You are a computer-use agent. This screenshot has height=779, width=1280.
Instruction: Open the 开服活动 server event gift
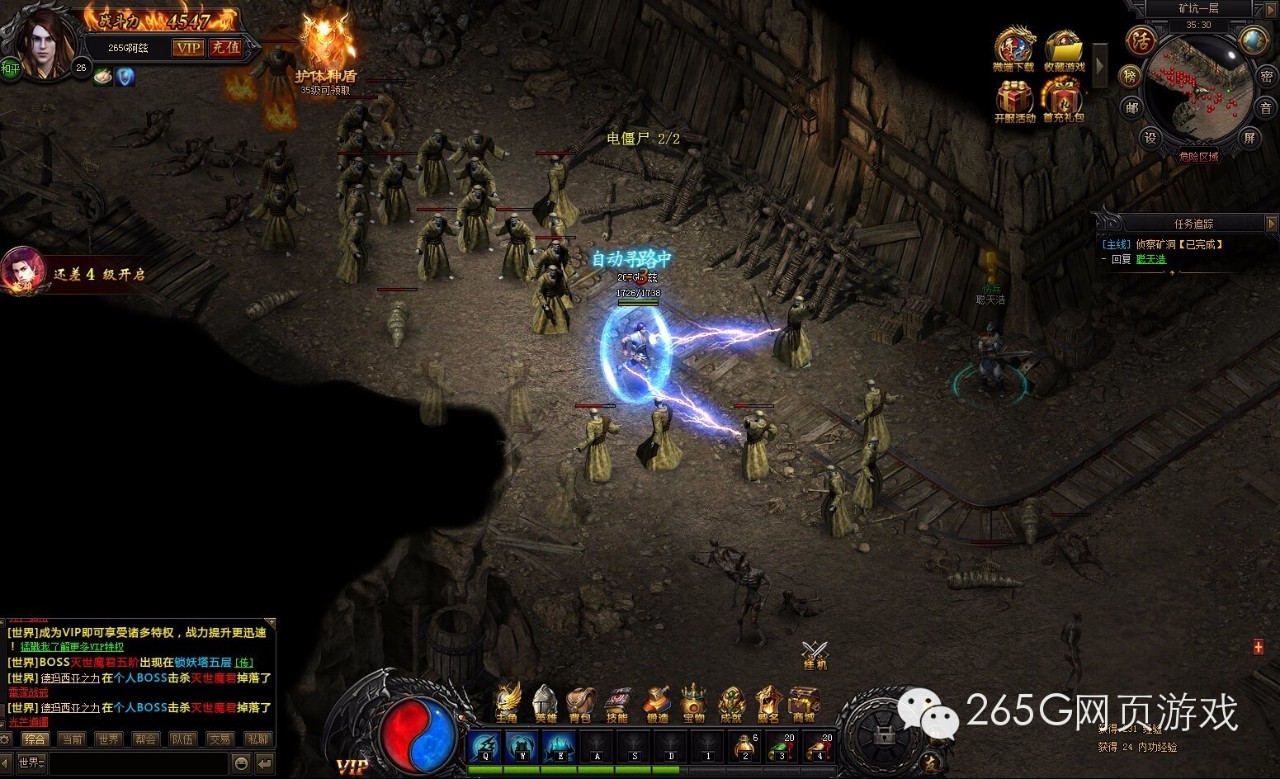click(1014, 100)
